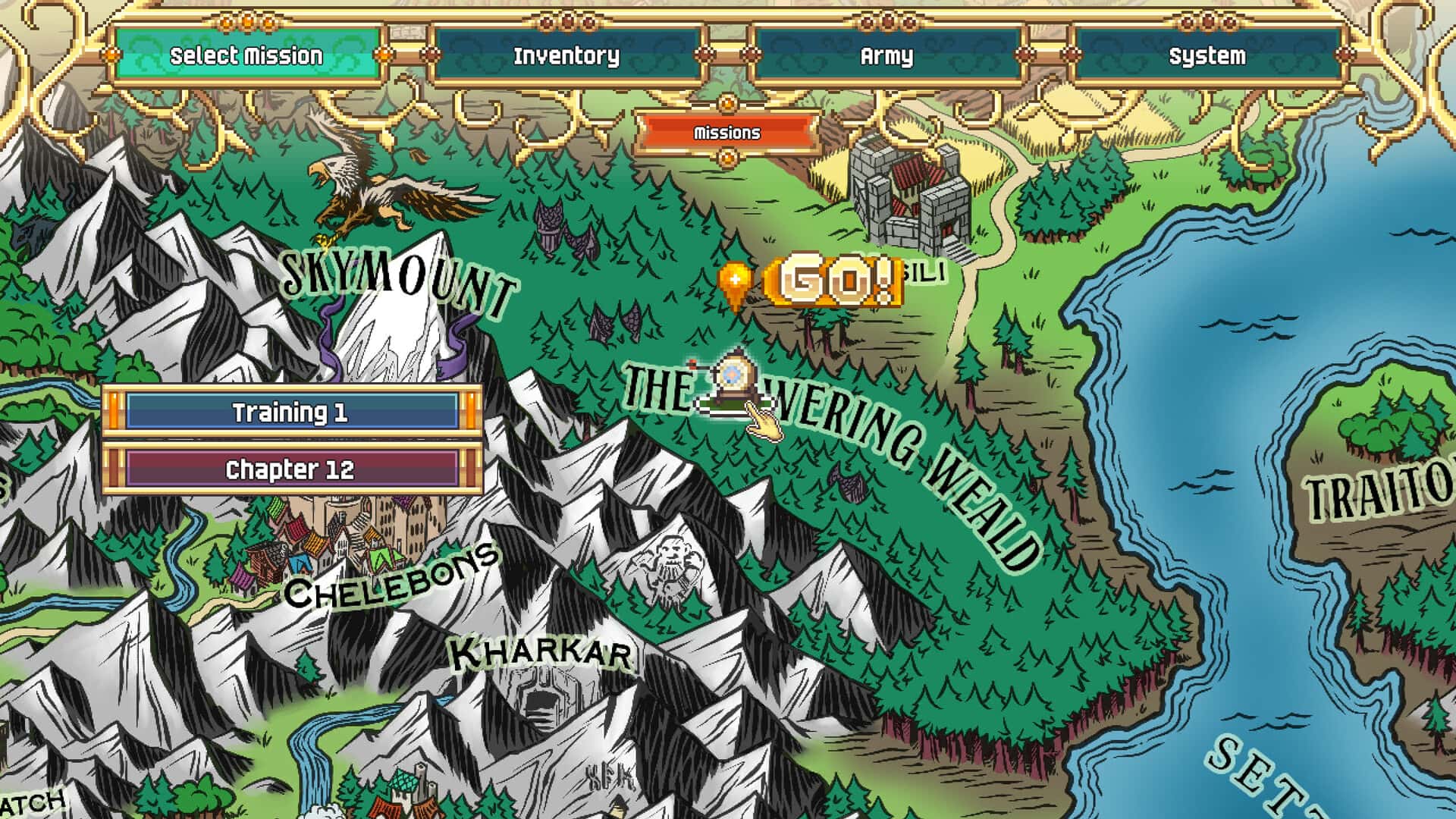
Task: Open the Select Mission tab
Action: (245, 55)
